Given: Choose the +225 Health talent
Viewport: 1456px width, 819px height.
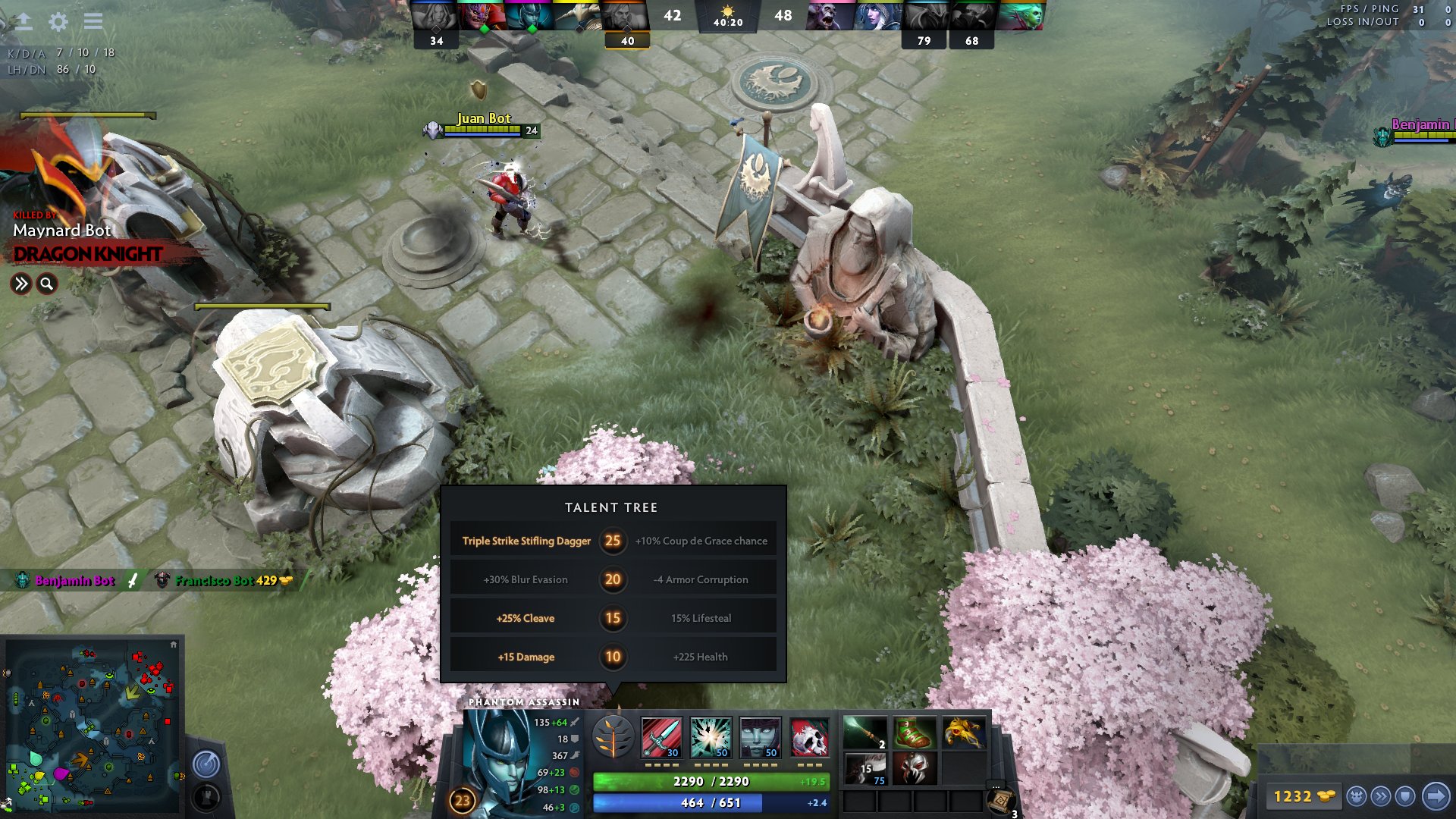Looking at the screenshot, I should [x=698, y=657].
